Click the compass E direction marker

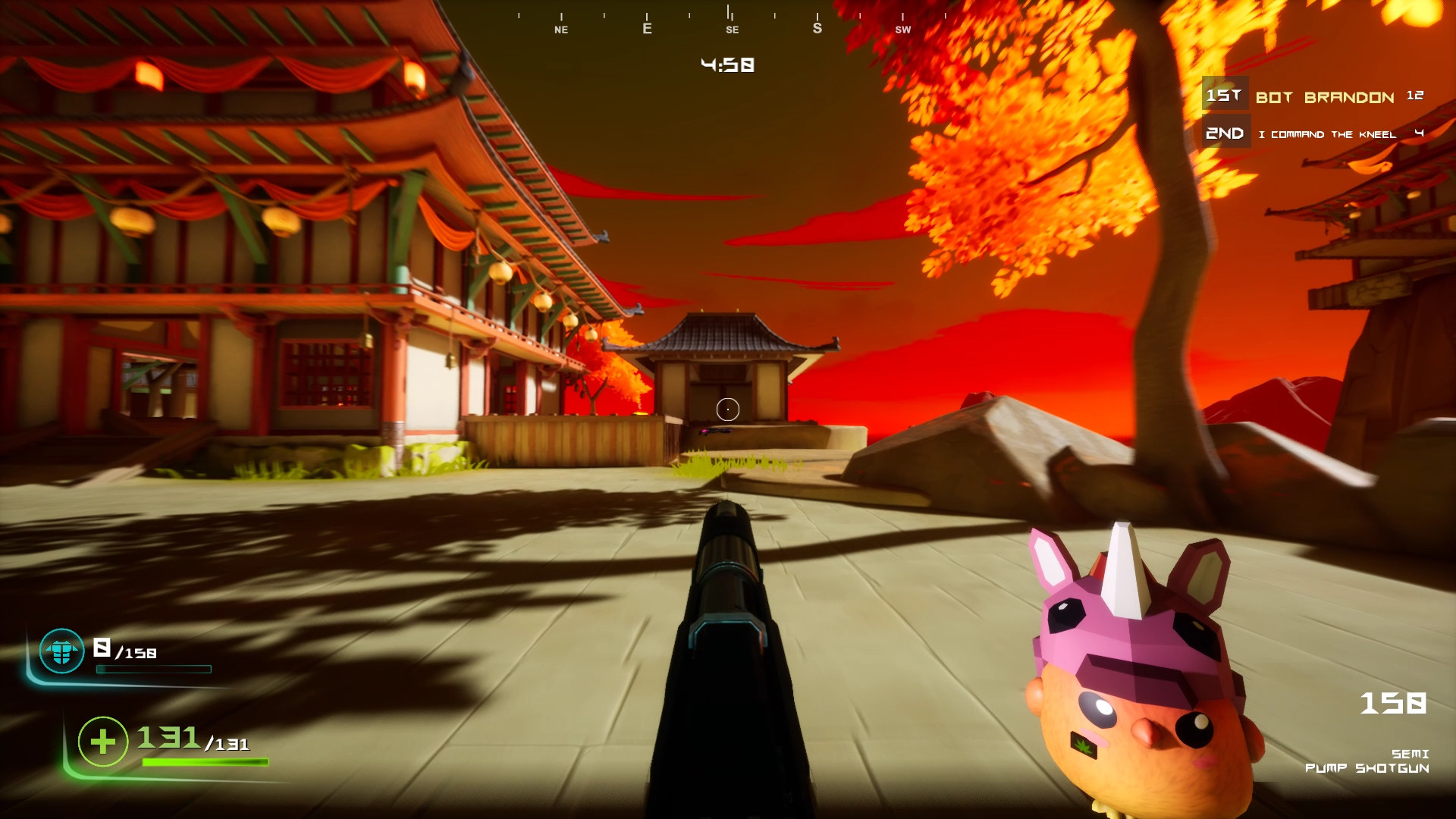tap(647, 29)
